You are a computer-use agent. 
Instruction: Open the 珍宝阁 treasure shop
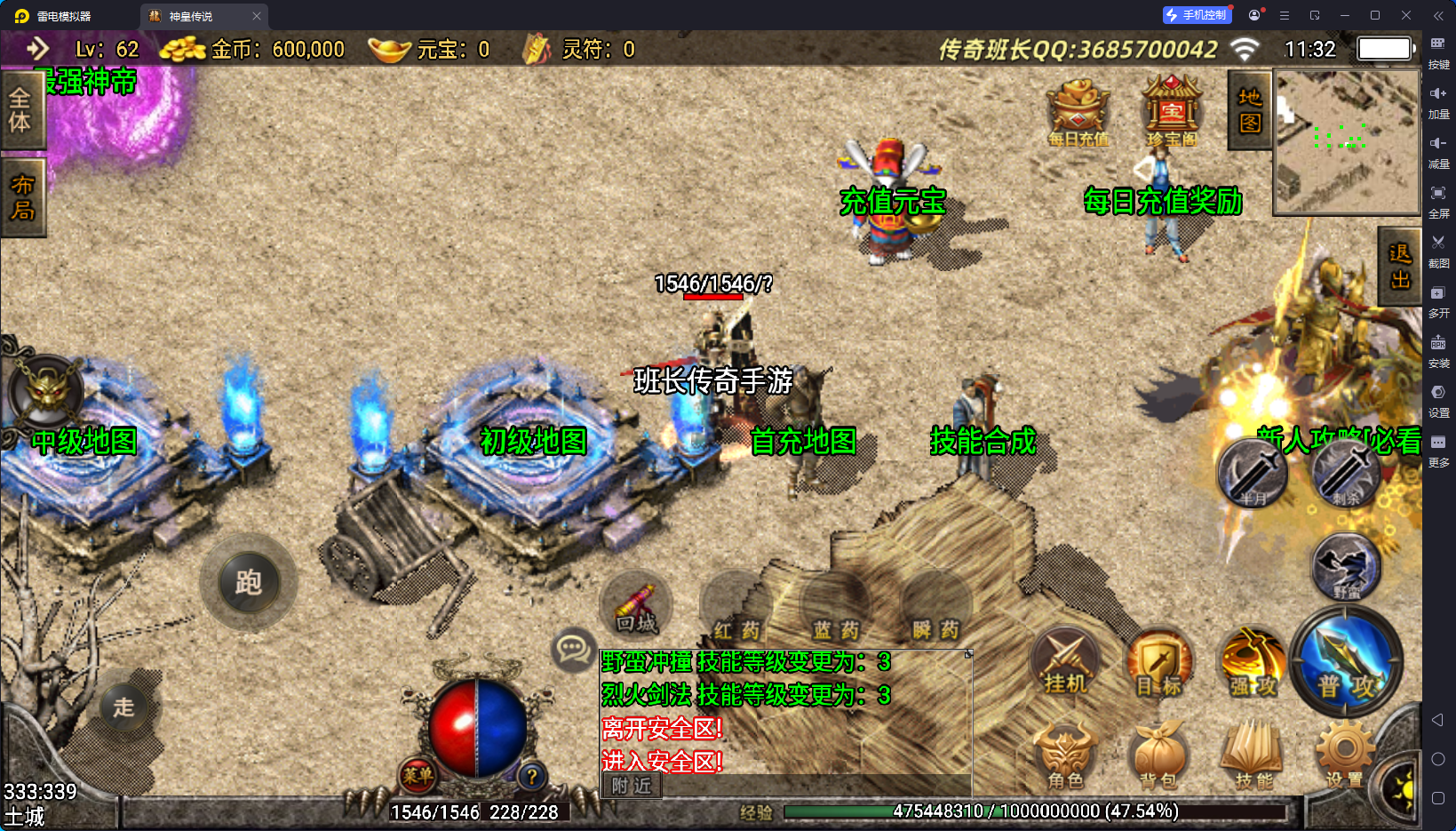tap(1172, 112)
